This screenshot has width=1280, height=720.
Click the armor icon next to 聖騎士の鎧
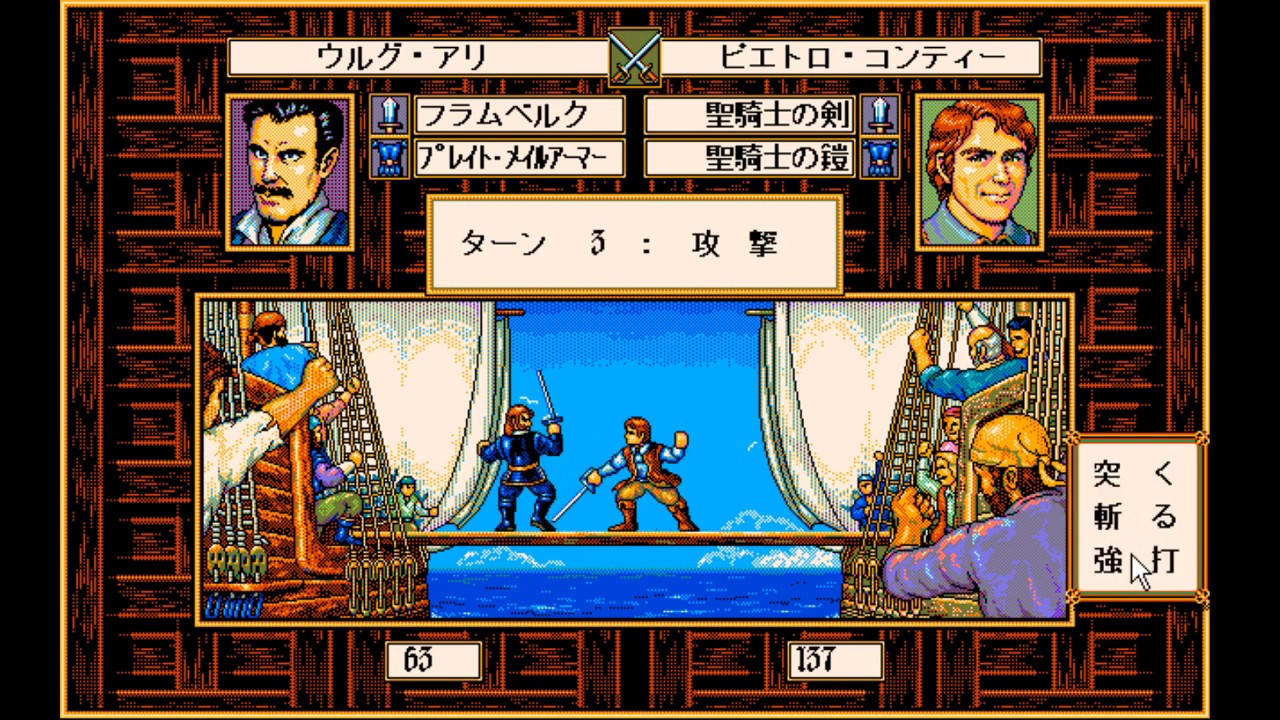[x=879, y=158]
